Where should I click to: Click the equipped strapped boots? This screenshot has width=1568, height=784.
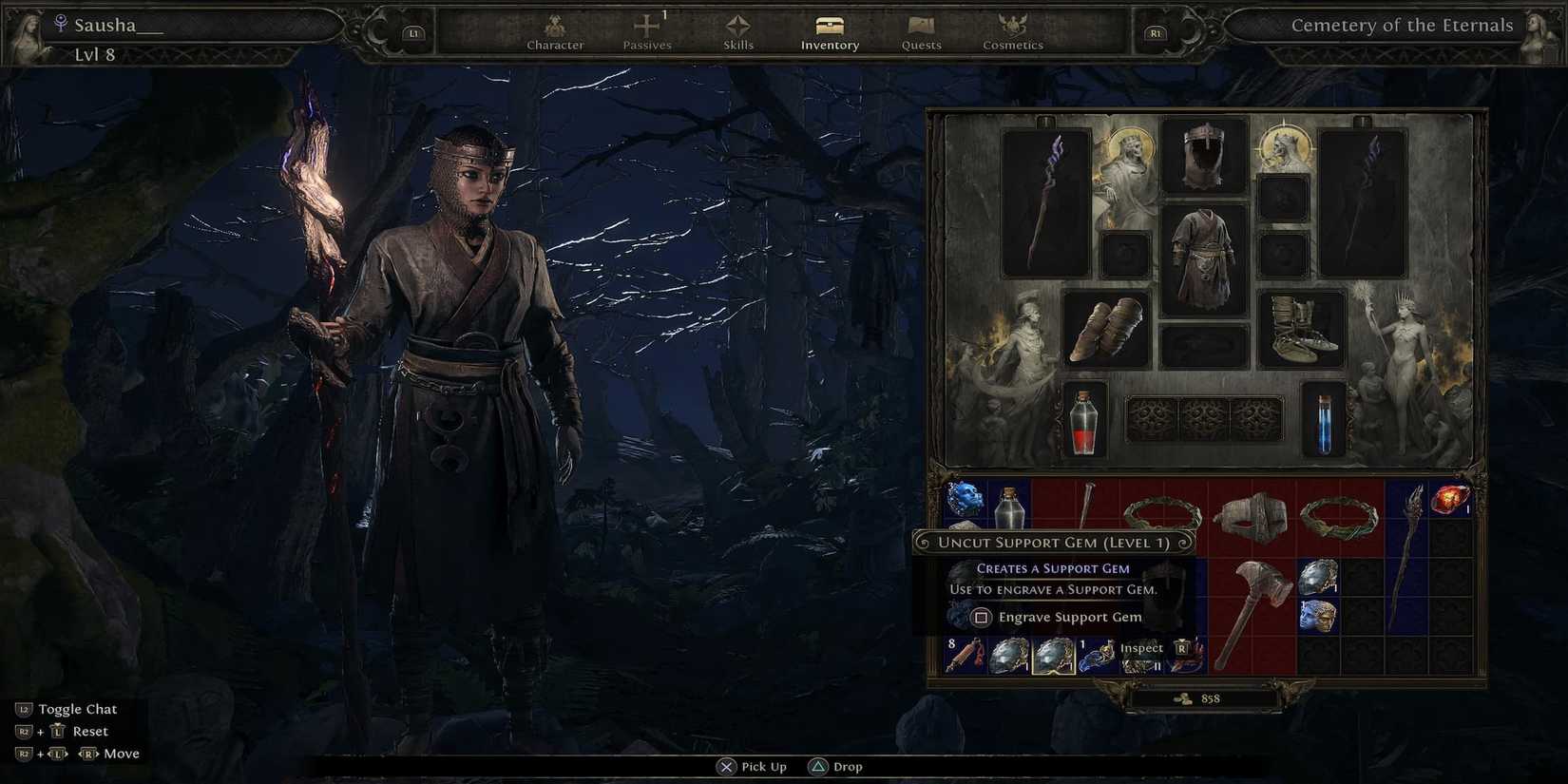(1302, 328)
